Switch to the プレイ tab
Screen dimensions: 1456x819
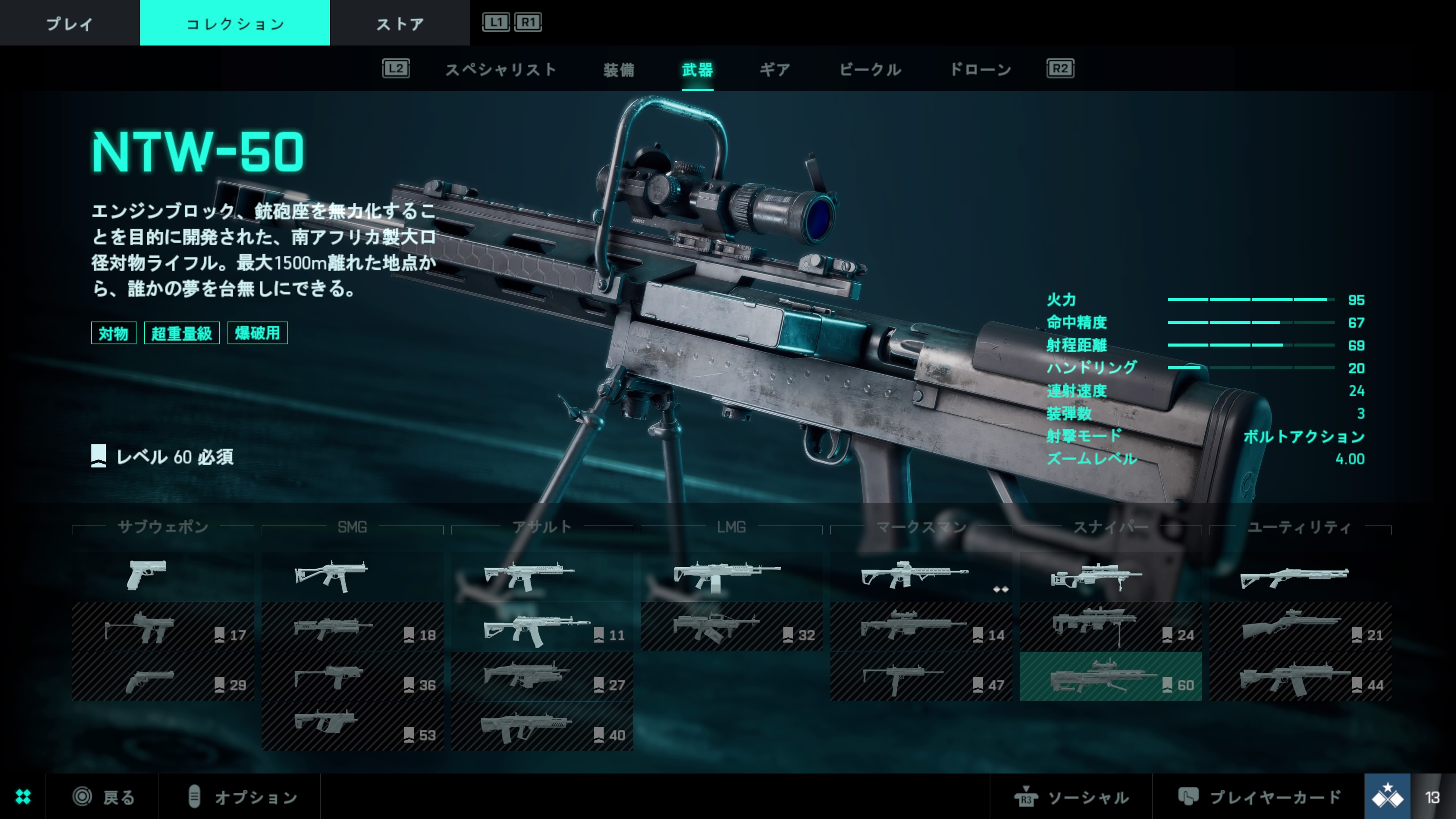tap(69, 23)
